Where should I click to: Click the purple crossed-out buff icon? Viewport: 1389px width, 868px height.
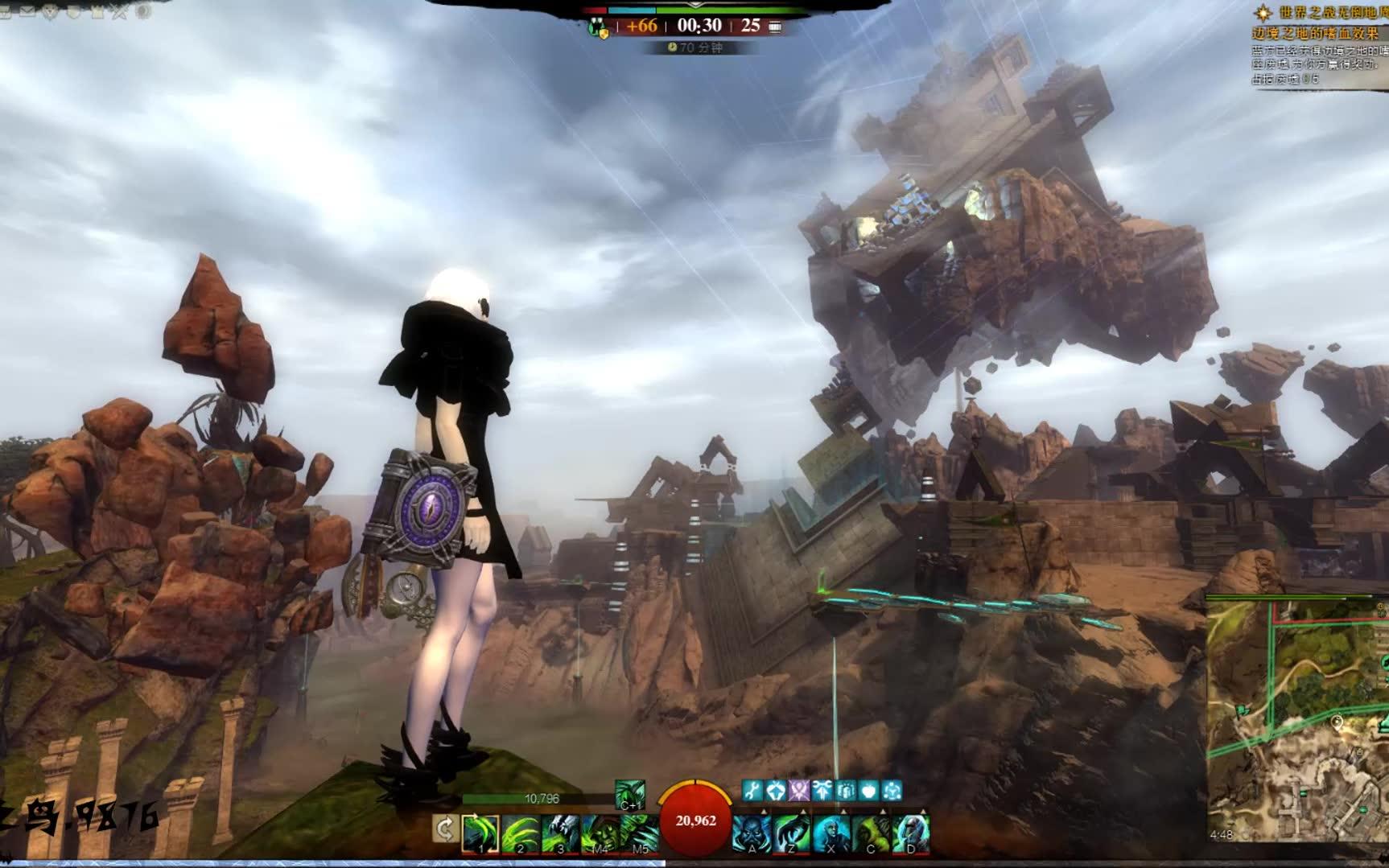click(x=798, y=791)
